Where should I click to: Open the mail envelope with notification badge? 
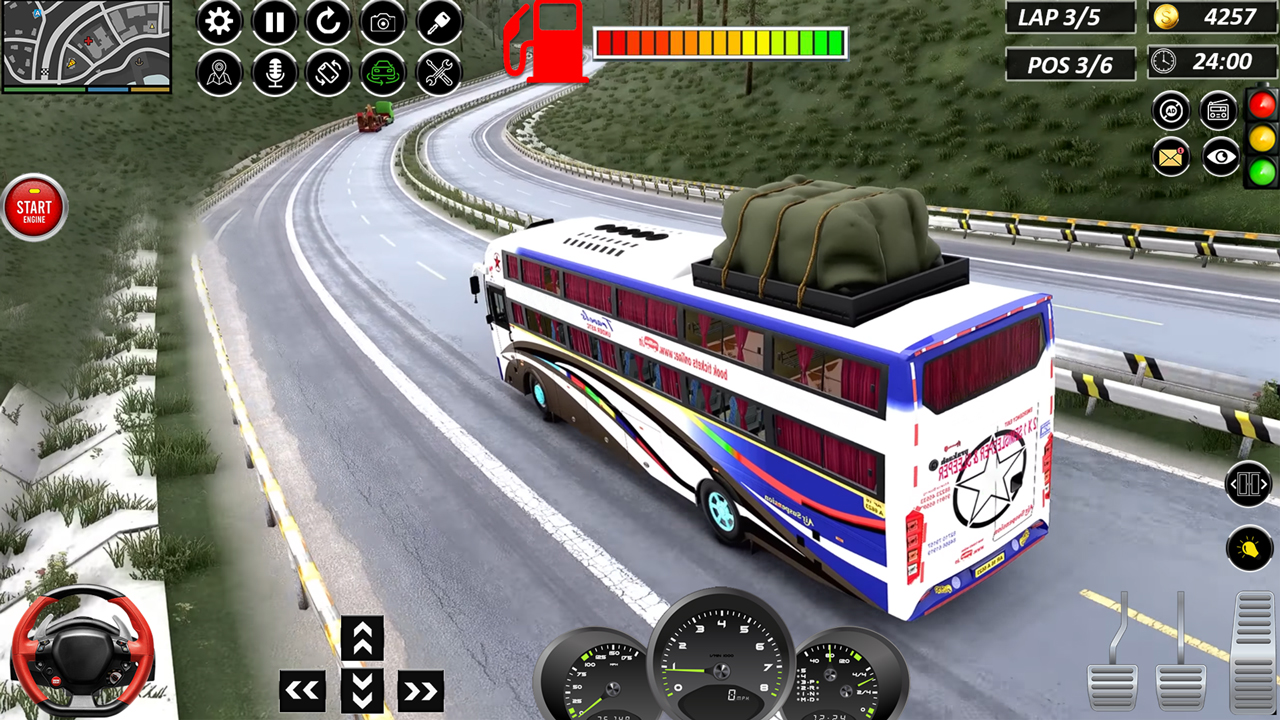[x=1171, y=157]
